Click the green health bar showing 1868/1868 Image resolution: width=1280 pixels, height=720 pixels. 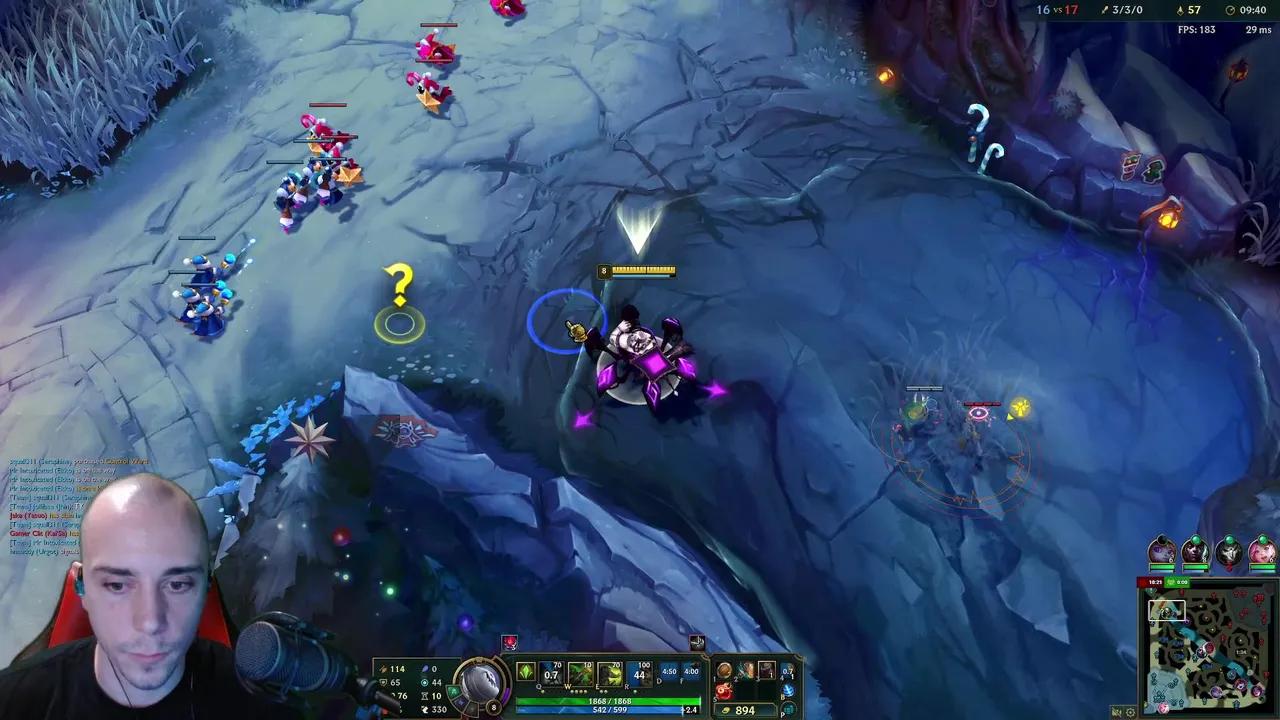coord(609,699)
